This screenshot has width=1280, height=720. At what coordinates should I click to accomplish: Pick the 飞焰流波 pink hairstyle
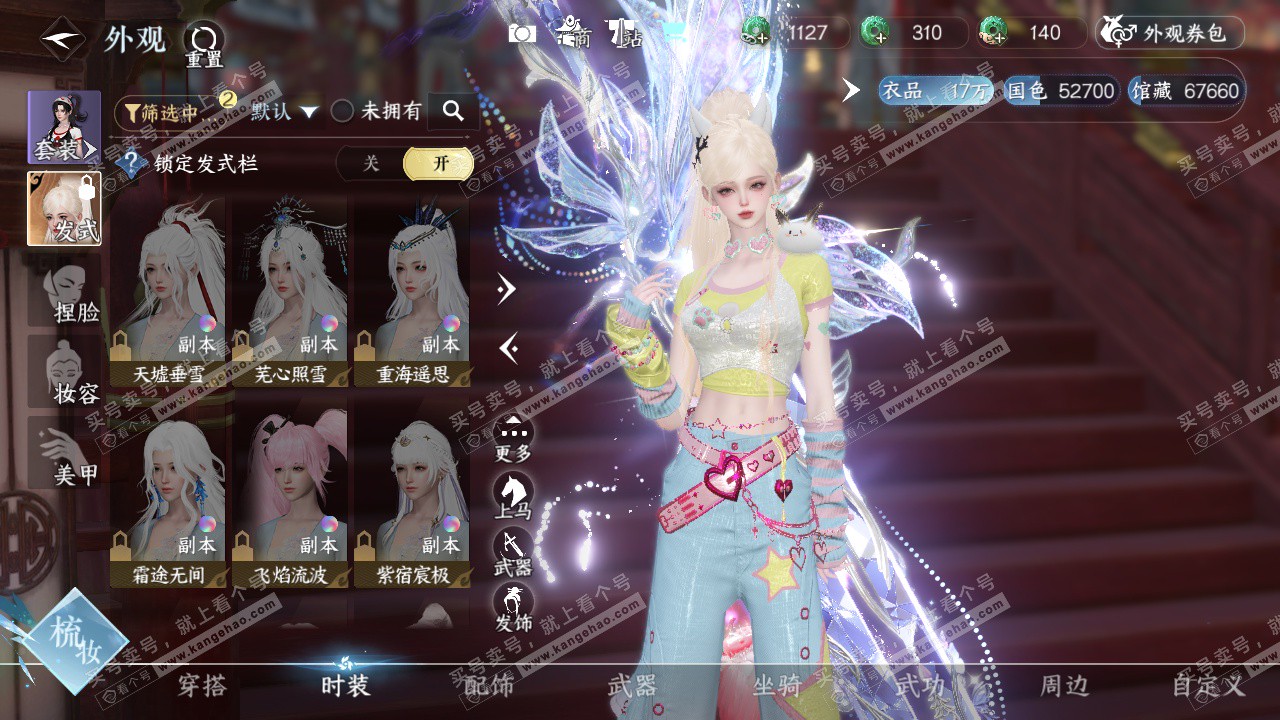(x=290, y=496)
